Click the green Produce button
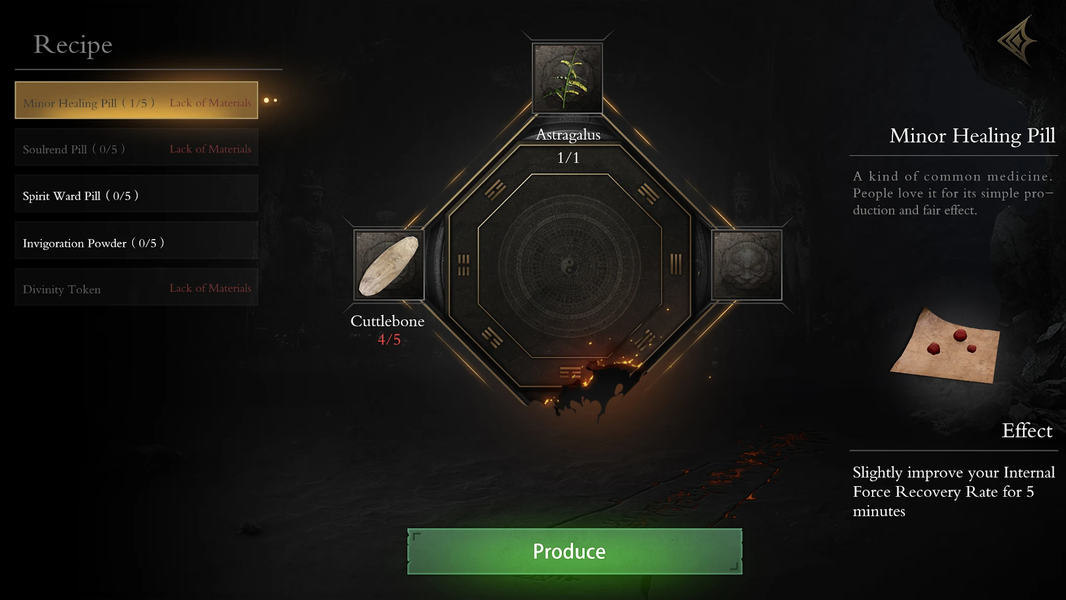The width and height of the screenshot is (1066, 600). click(574, 551)
